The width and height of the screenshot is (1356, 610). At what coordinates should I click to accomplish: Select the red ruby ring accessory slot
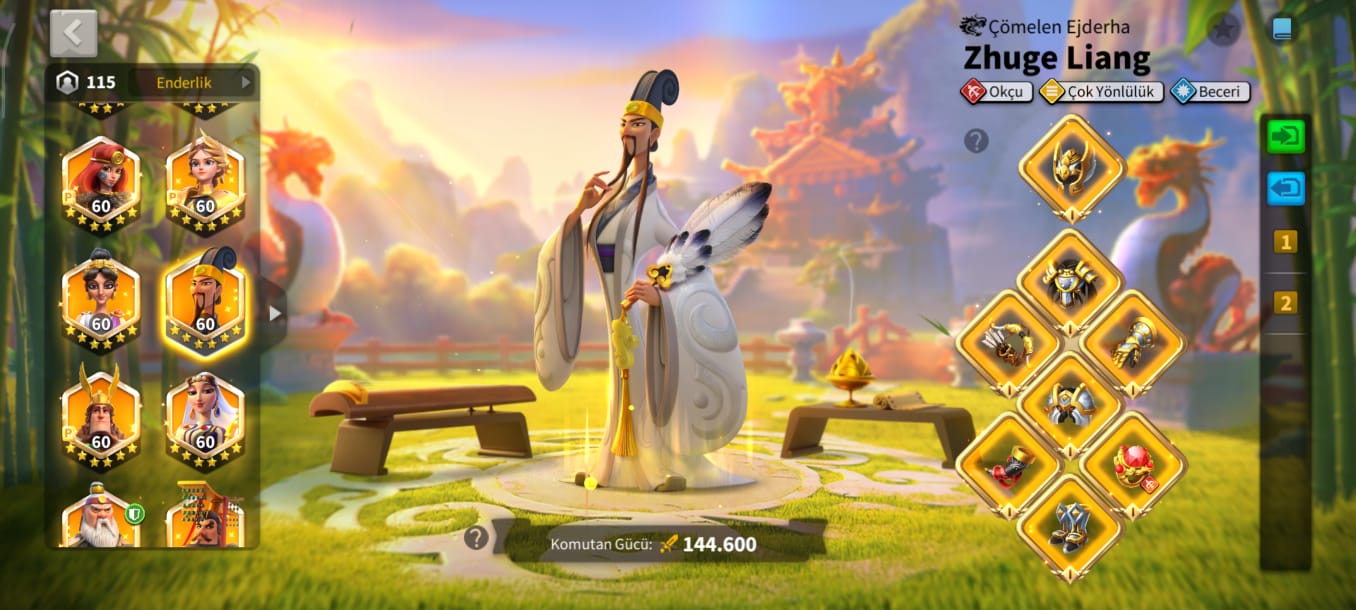pos(1133,465)
